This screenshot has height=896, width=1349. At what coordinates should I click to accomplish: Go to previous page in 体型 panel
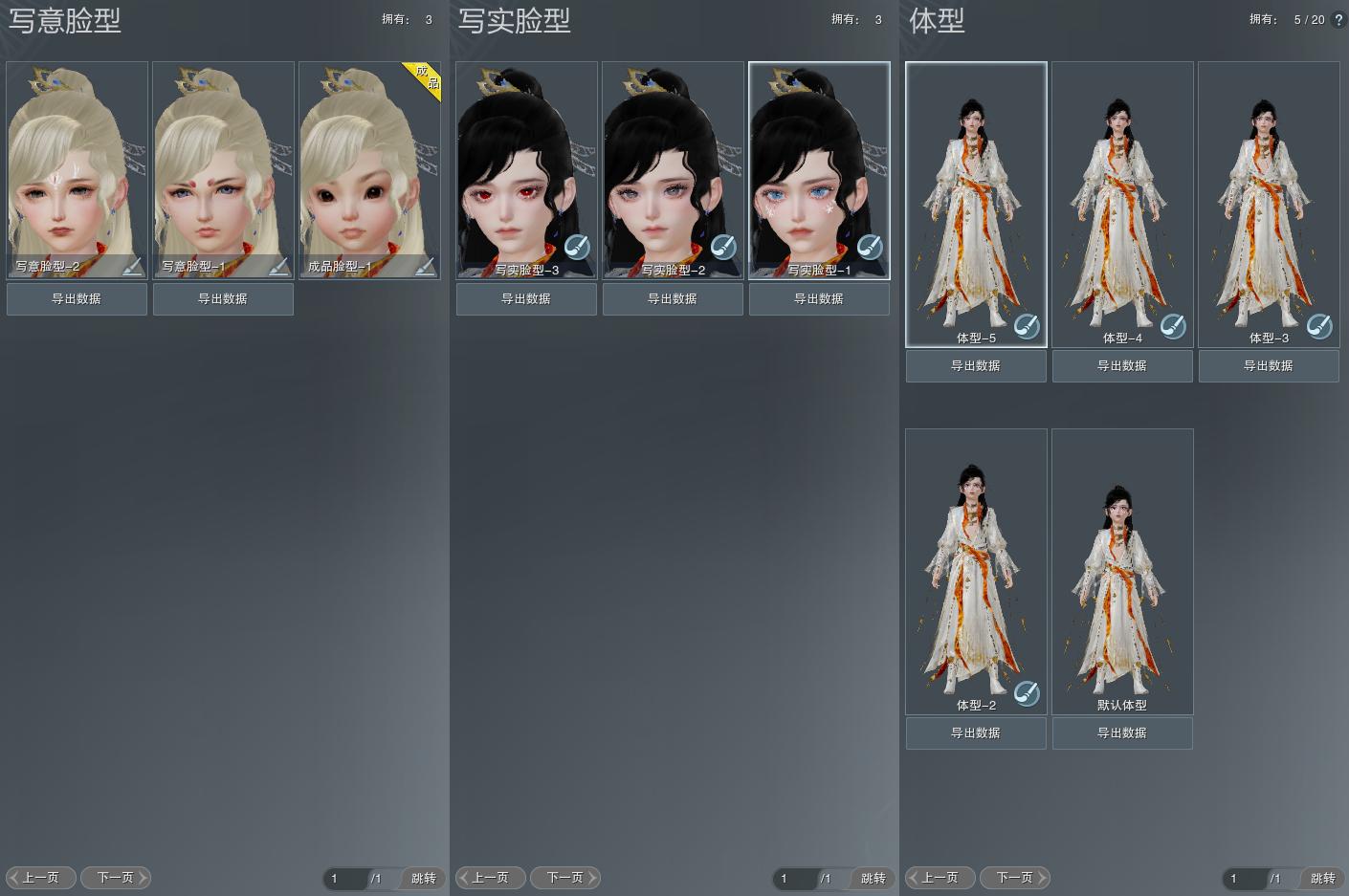pos(940,878)
